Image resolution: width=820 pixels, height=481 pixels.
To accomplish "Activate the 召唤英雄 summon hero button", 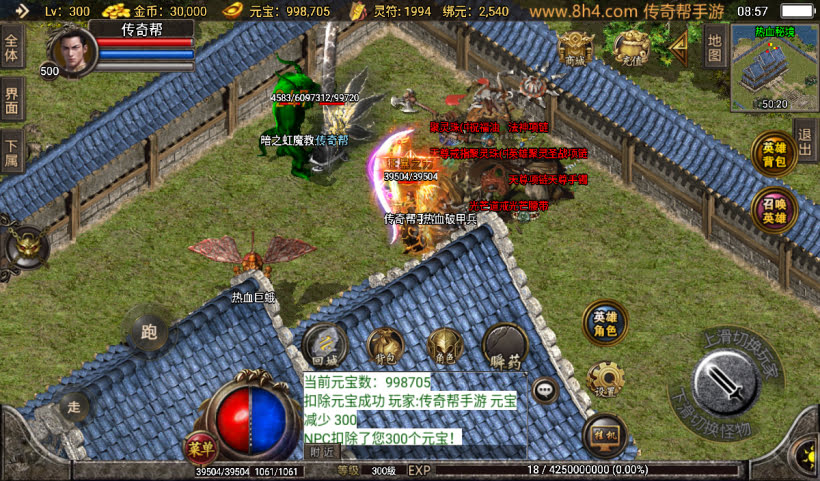I will (773, 211).
